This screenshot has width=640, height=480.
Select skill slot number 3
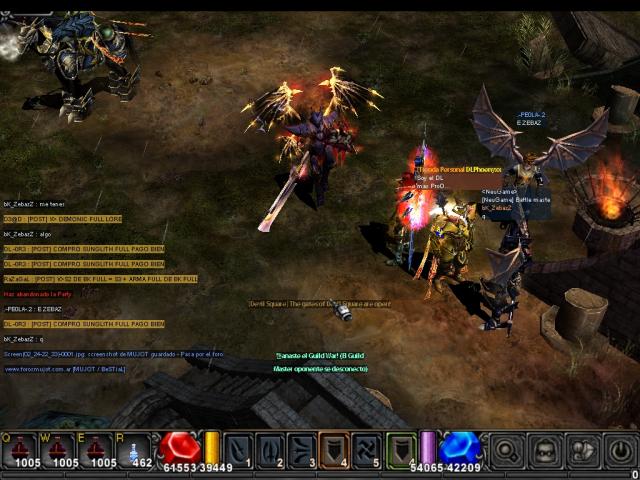[303, 449]
